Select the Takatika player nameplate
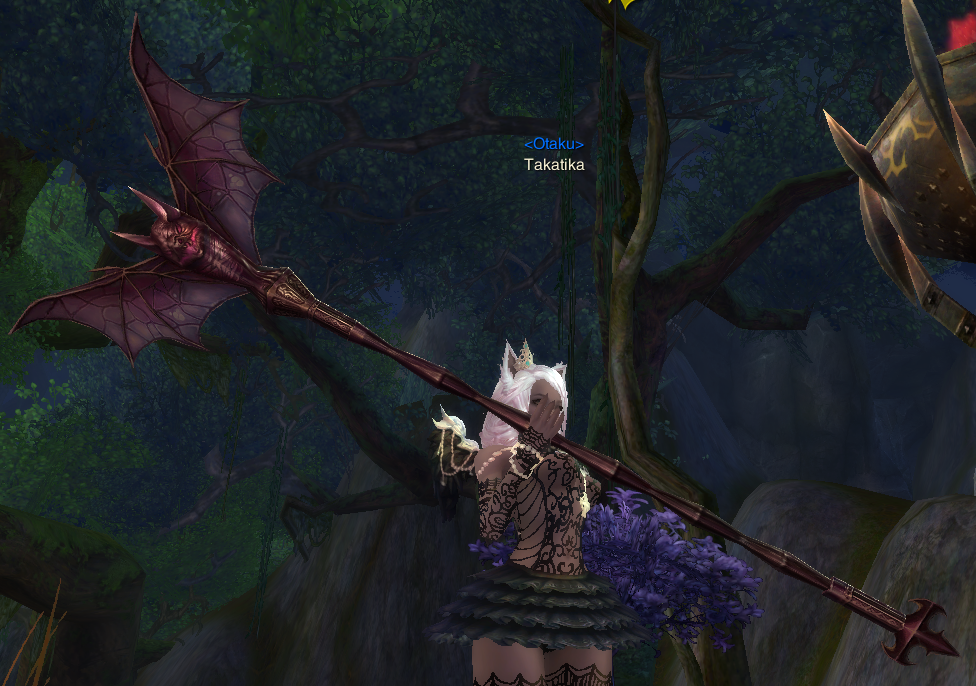The image size is (976, 686). [554, 165]
